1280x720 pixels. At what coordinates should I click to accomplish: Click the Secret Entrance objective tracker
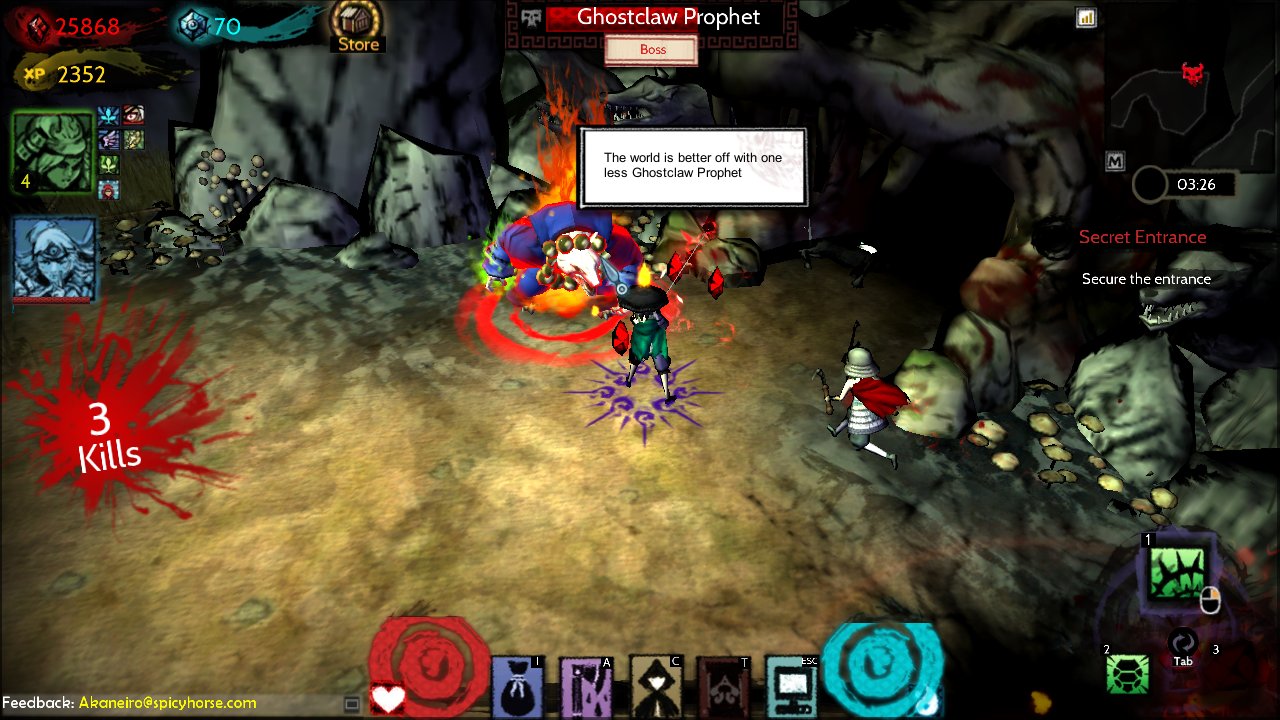pos(1143,238)
